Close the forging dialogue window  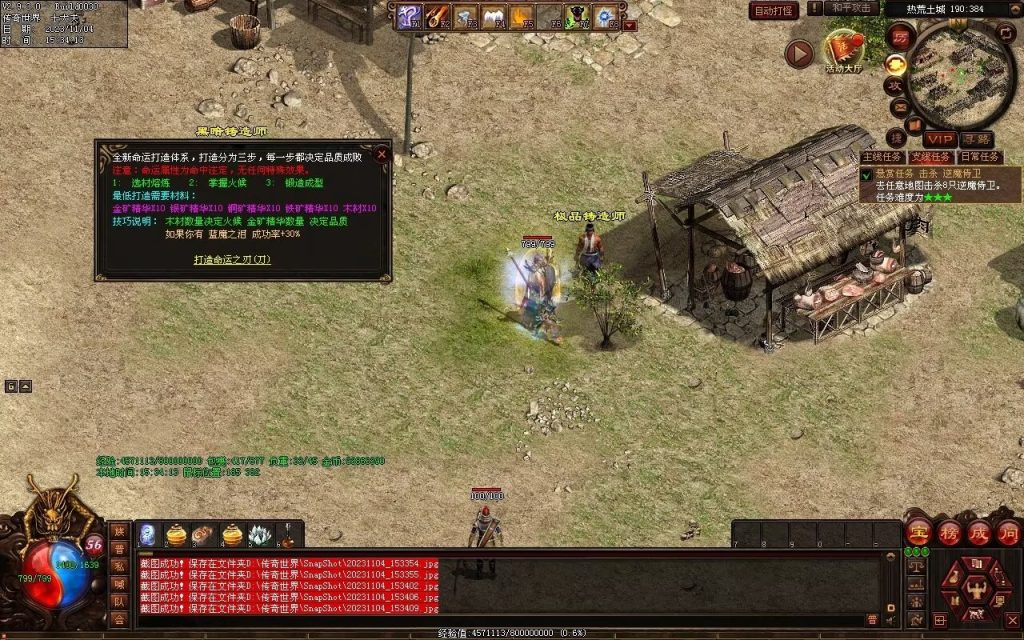tap(381, 155)
